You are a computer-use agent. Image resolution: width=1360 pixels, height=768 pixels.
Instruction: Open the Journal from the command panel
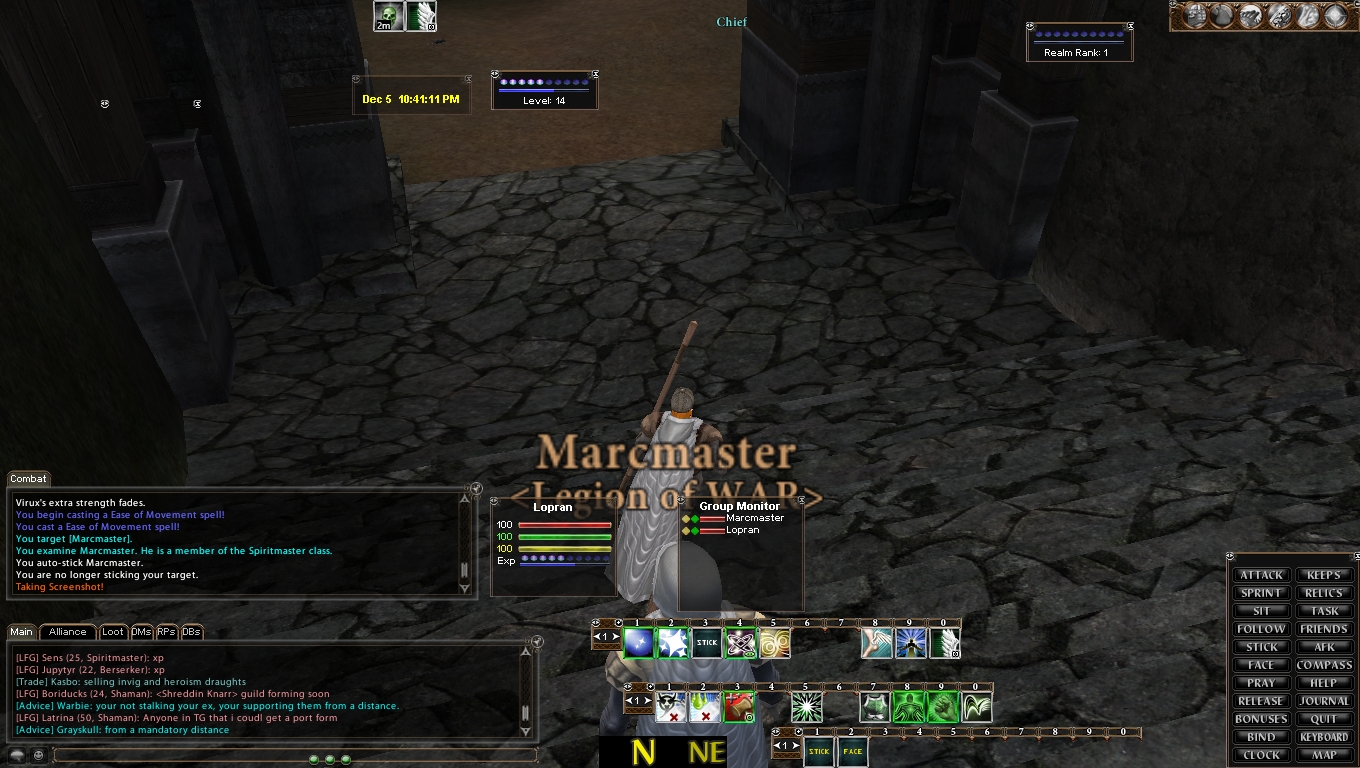pos(1324,701)
